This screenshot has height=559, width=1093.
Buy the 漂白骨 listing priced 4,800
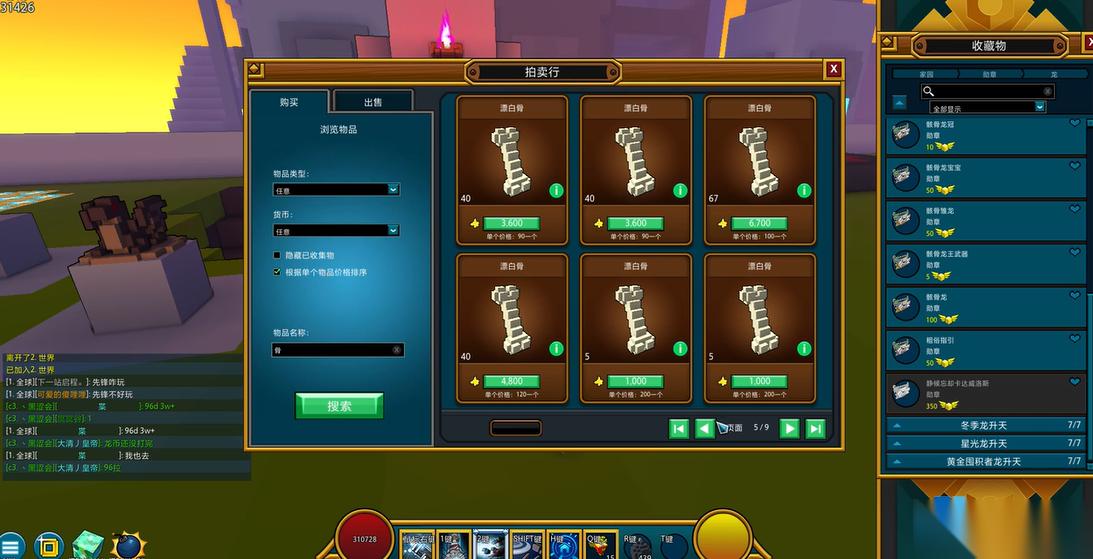[x=511, y=381]
